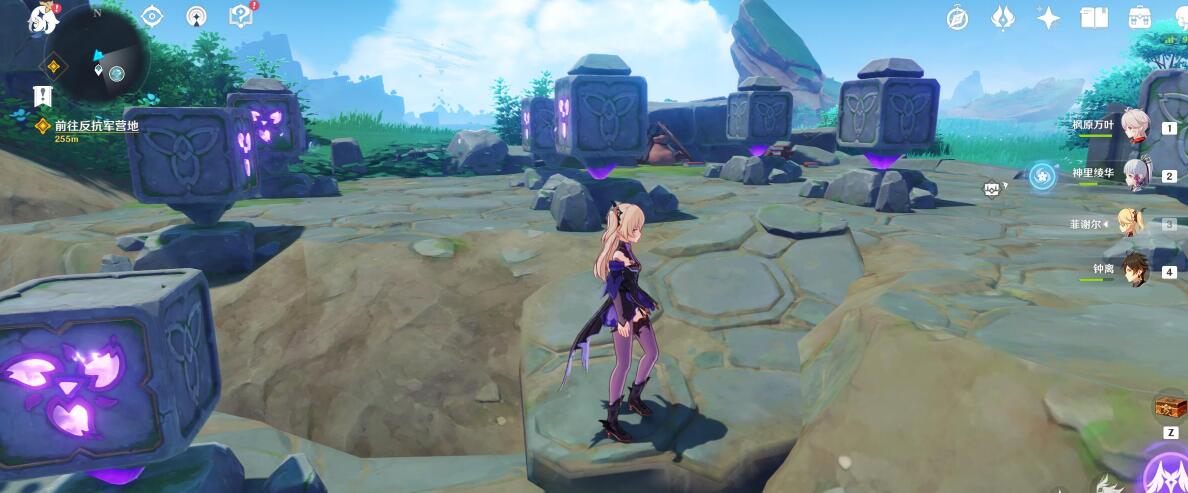Open the winged emblem icon in top bar

pyautogui.click(x=1003, y=18)
